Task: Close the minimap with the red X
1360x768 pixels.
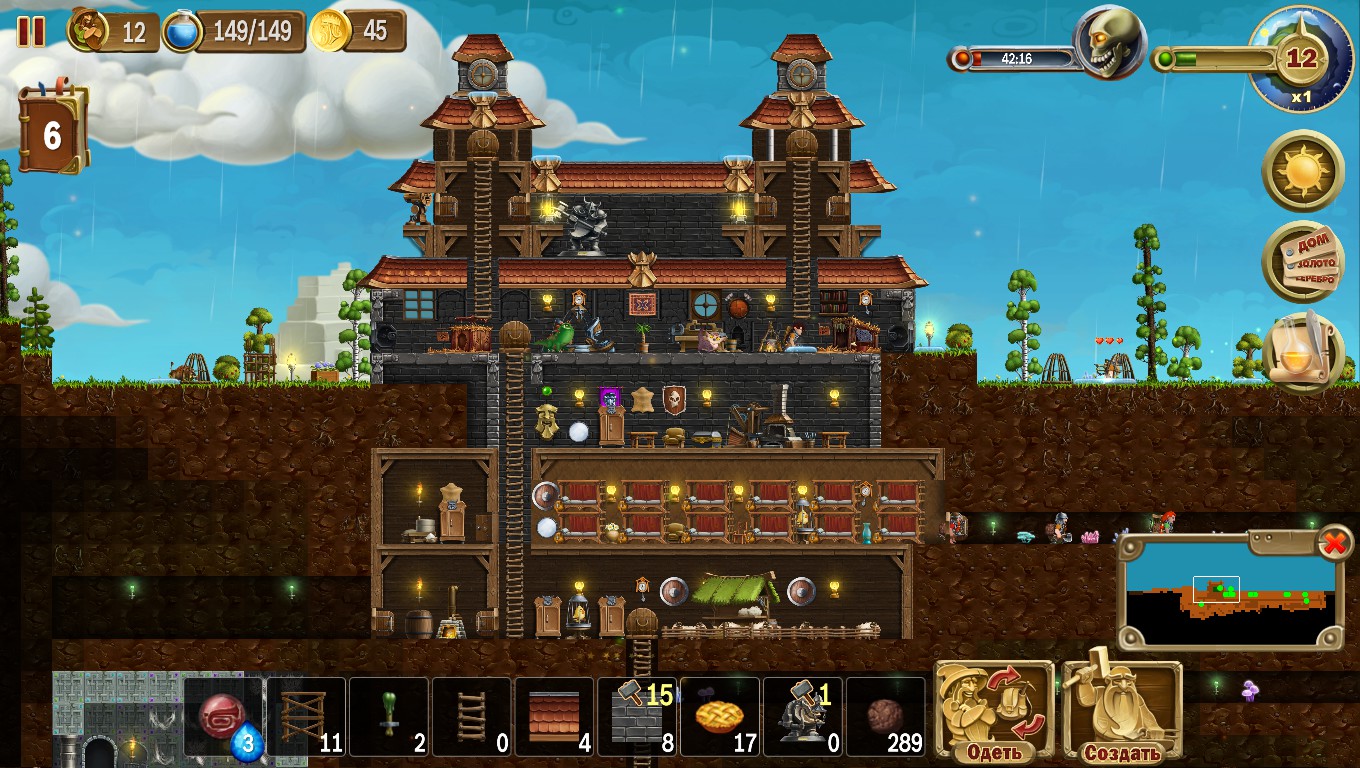Action: tap(1337, 541)
